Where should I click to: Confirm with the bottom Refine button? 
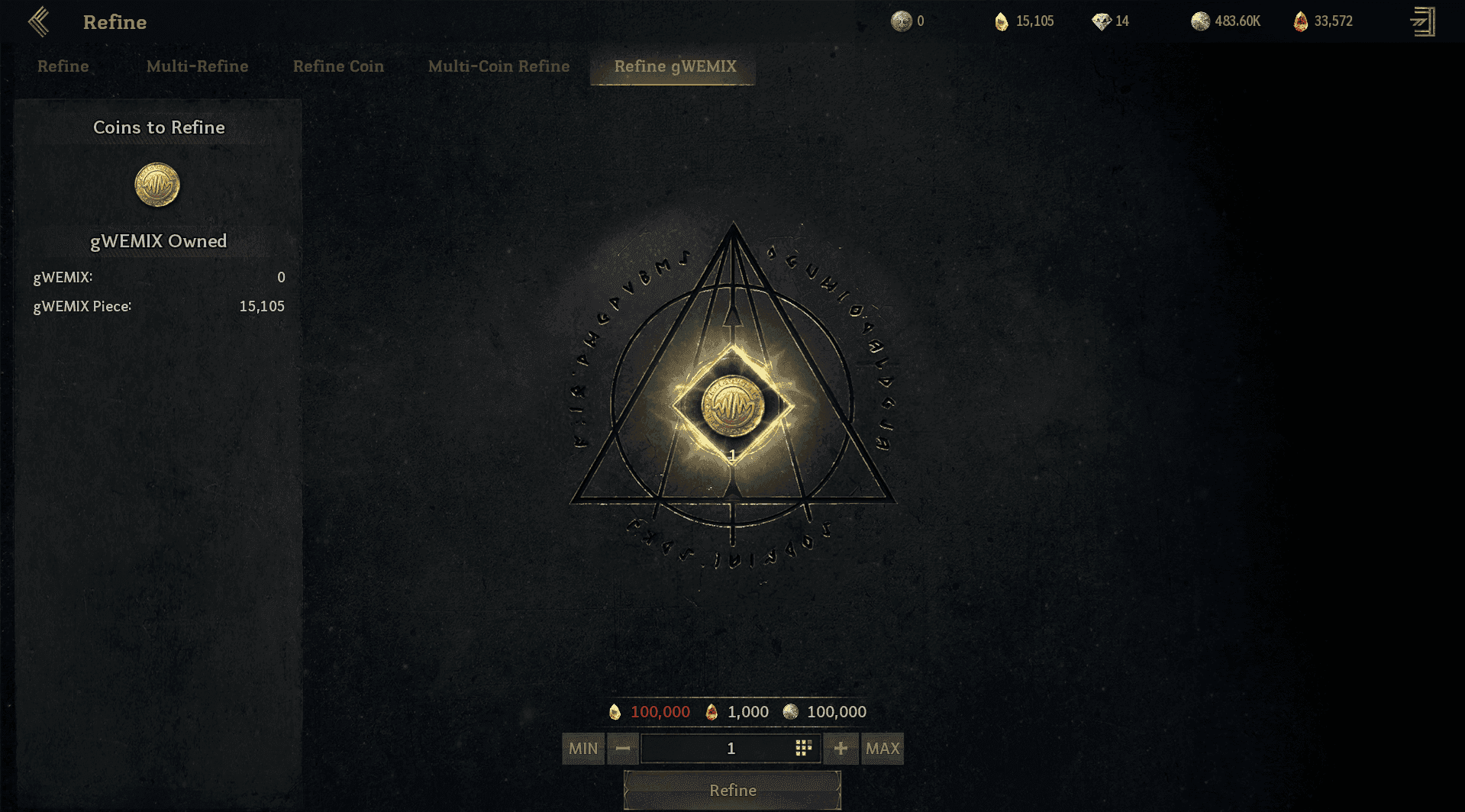coord(732,791)
